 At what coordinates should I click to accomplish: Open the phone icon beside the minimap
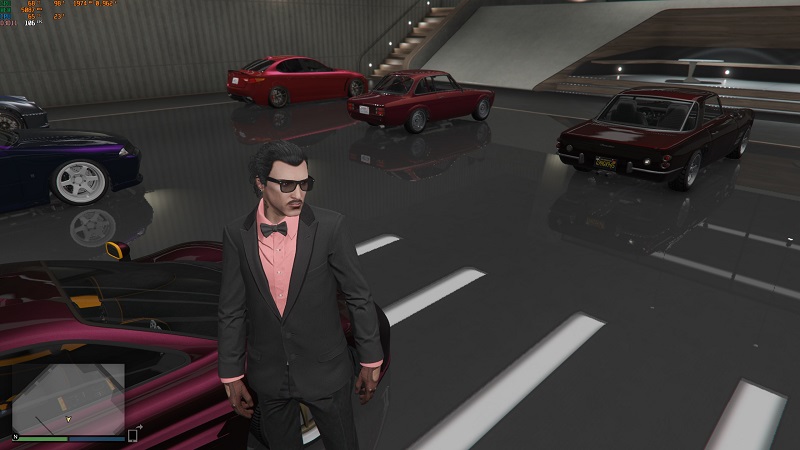pos(133,435)
